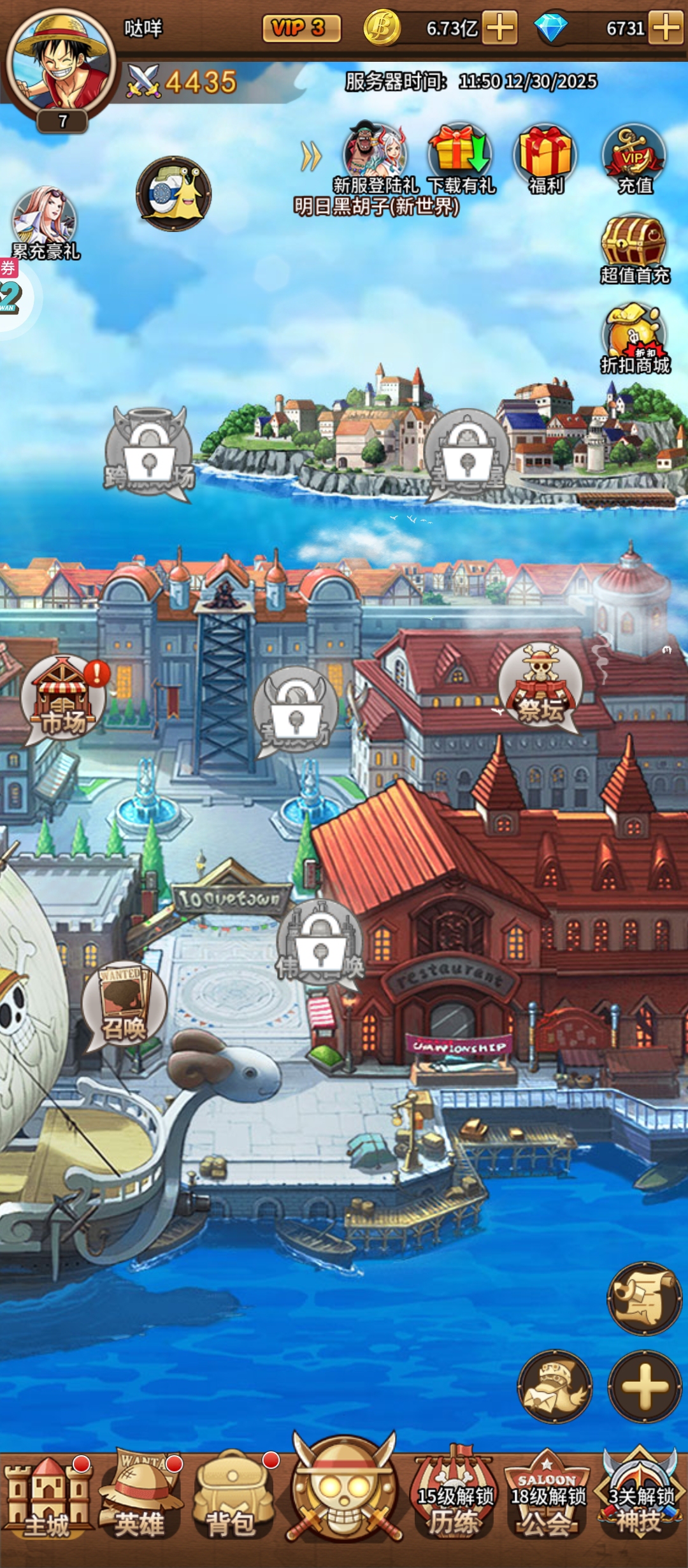This screenshot has width=688, height=1568.
Task: Add more gold coins
Action: tap(499, 28)
